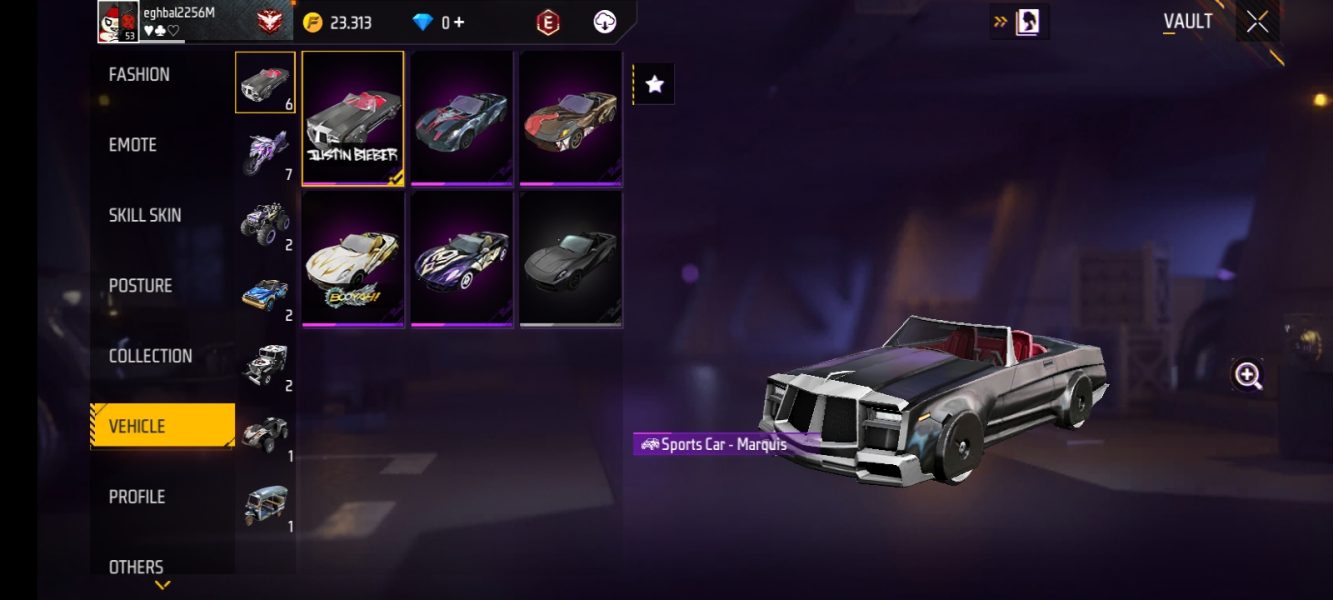Screen dimensions: 1333x600
Task: Go to the Collection category
Action: pyautogui.click(x=150, y=356)
